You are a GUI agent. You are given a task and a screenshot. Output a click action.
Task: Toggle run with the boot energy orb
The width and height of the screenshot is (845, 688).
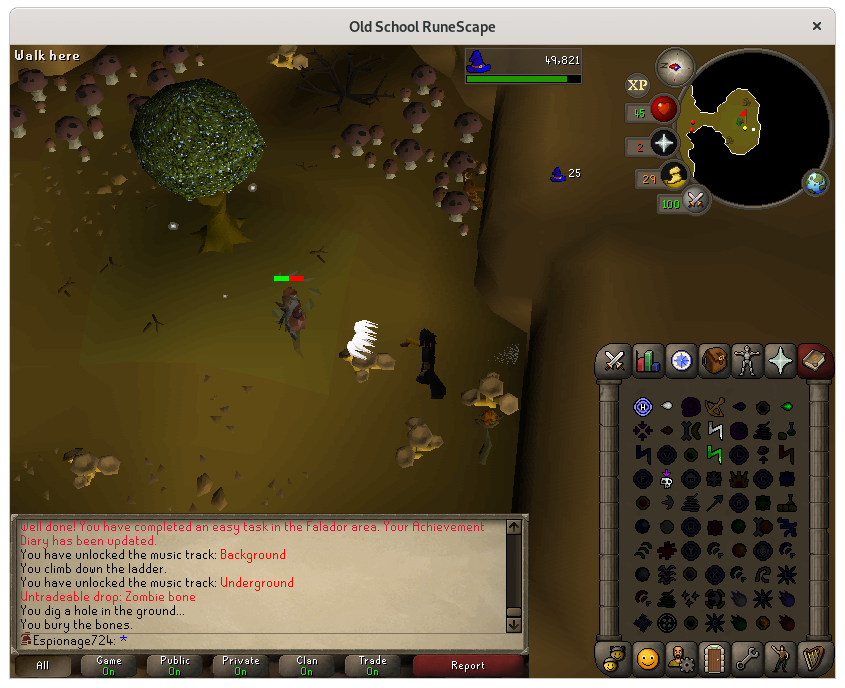click(676, 176)
